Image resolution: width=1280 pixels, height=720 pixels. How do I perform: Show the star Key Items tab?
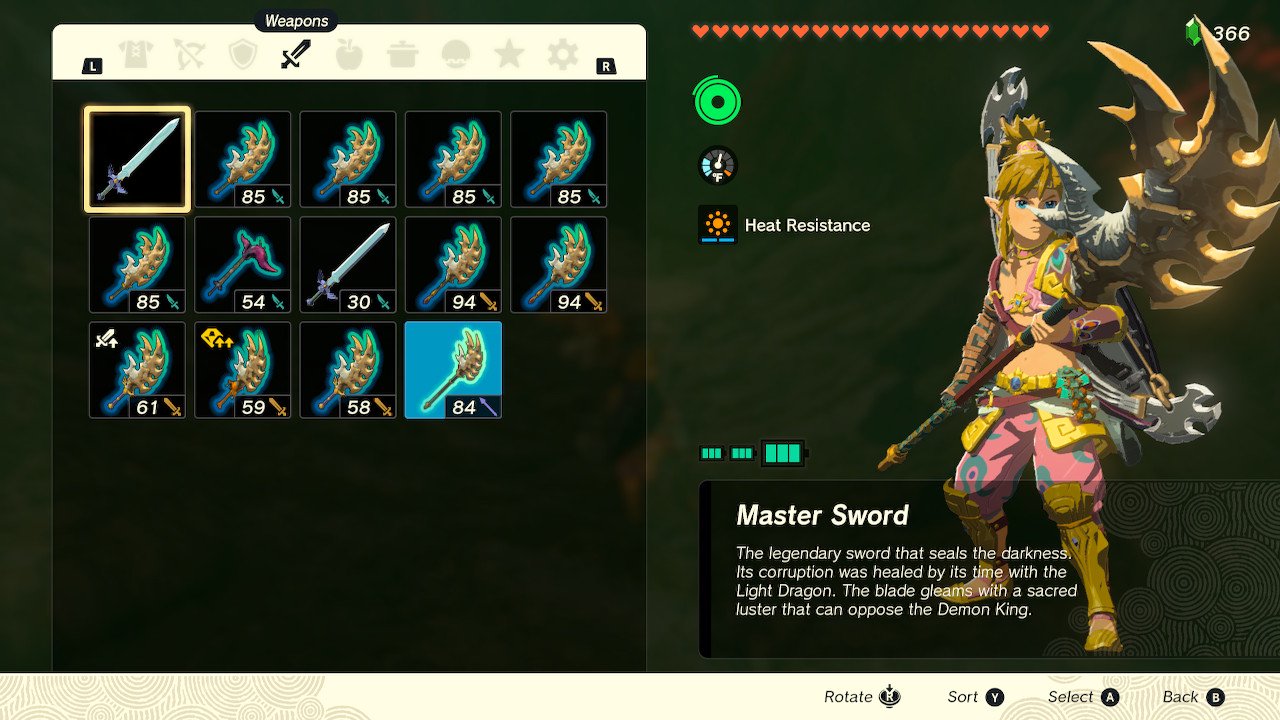pyautogui.click(x=509, y=55)
